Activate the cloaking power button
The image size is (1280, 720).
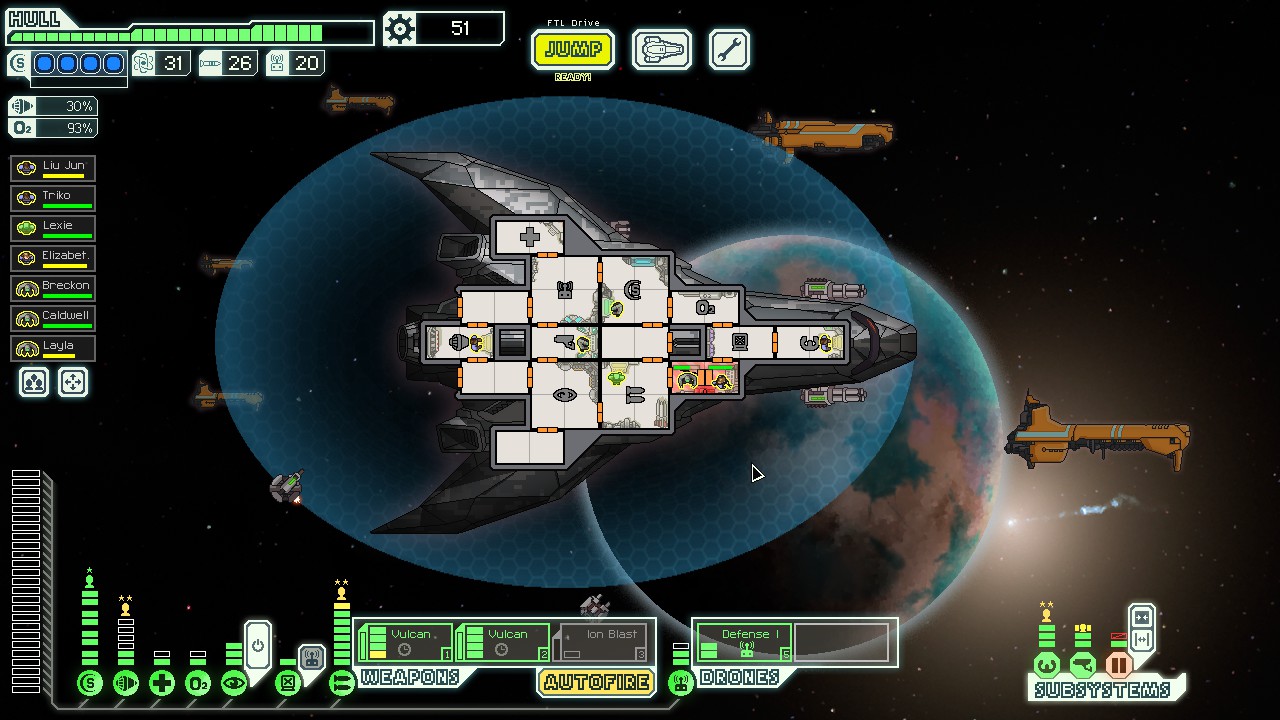tap(258, 645)
